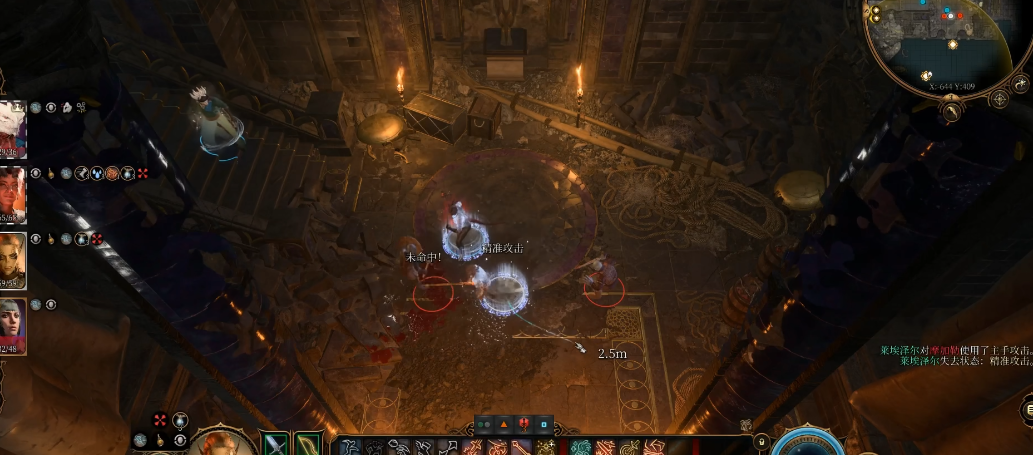Viewport: 1033px width, 455px height.
Task: Click the active character portrait at bottom
Action: (218, 444)
